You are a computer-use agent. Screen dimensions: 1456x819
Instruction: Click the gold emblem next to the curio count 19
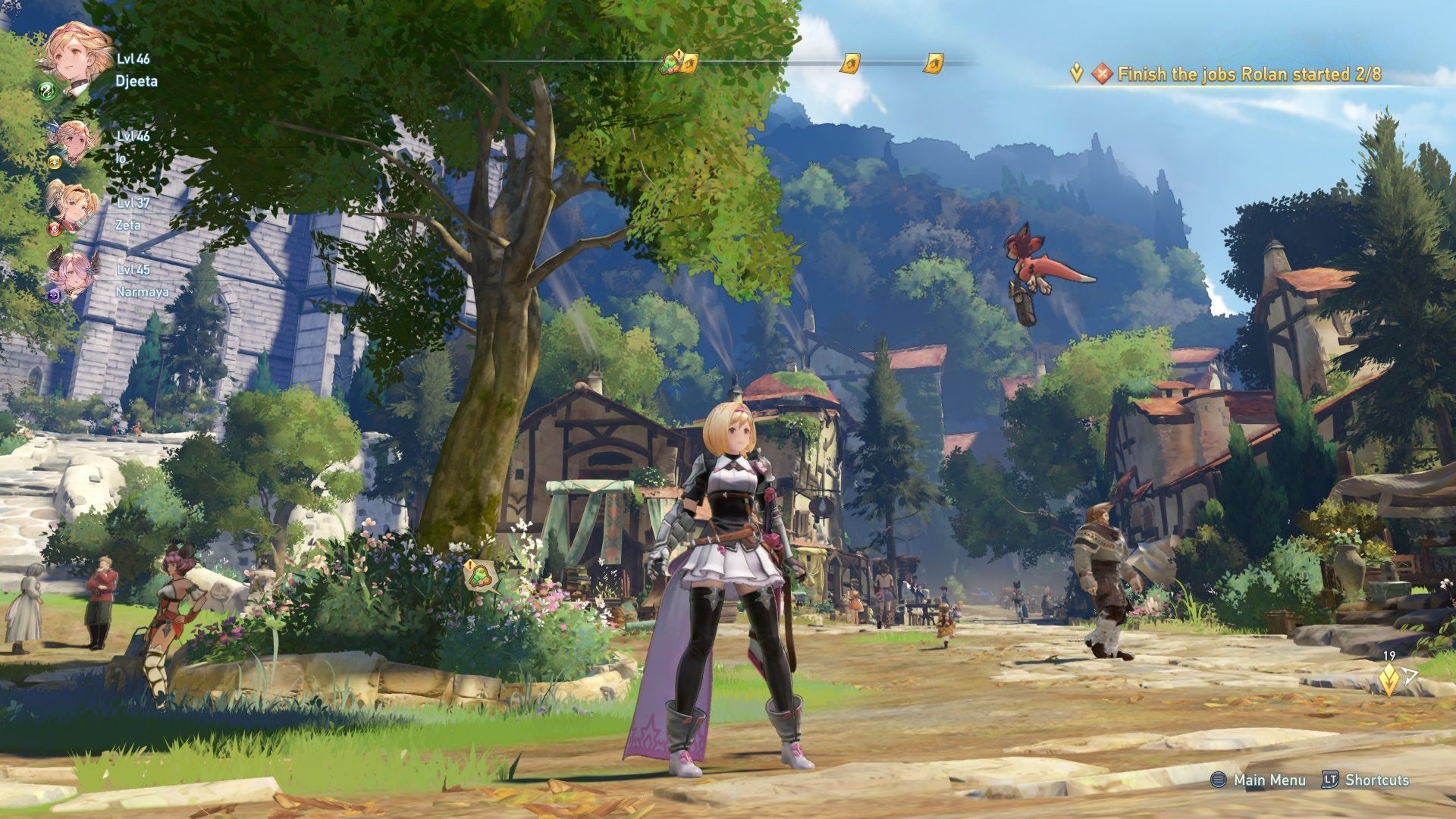pyautogui.click(x=1389, y=679)
